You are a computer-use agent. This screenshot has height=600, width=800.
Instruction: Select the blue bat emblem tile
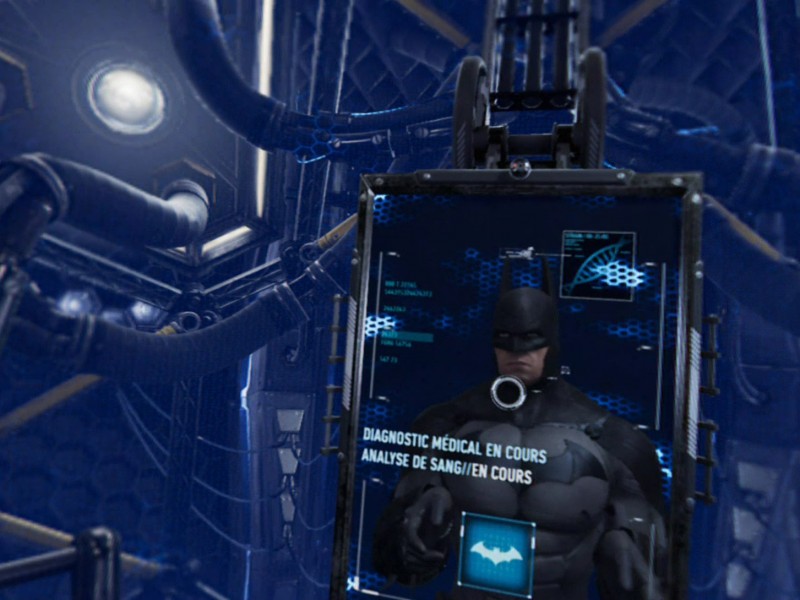click(496, 554)
